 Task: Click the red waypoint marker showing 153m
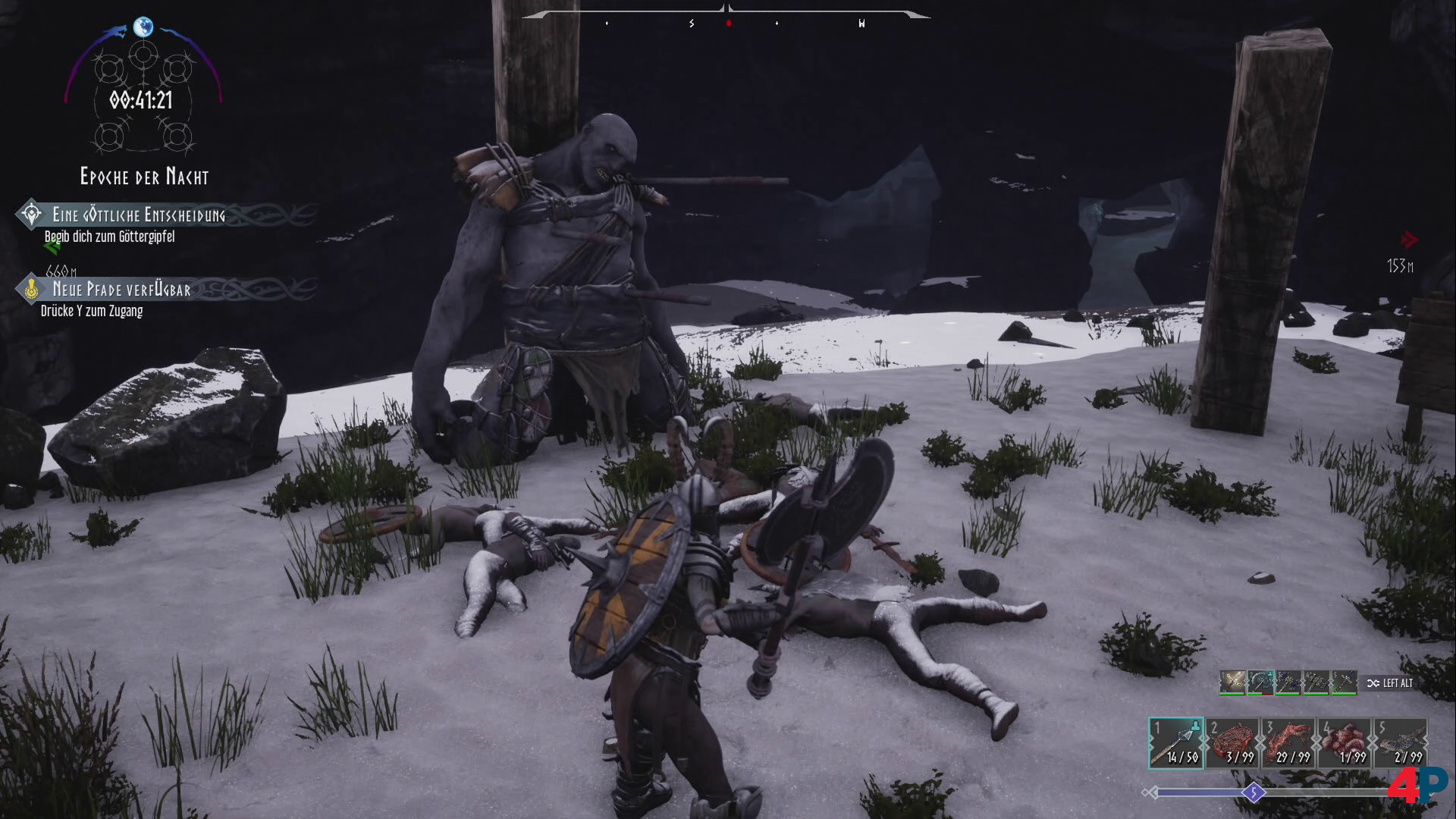pos(1409,240)
